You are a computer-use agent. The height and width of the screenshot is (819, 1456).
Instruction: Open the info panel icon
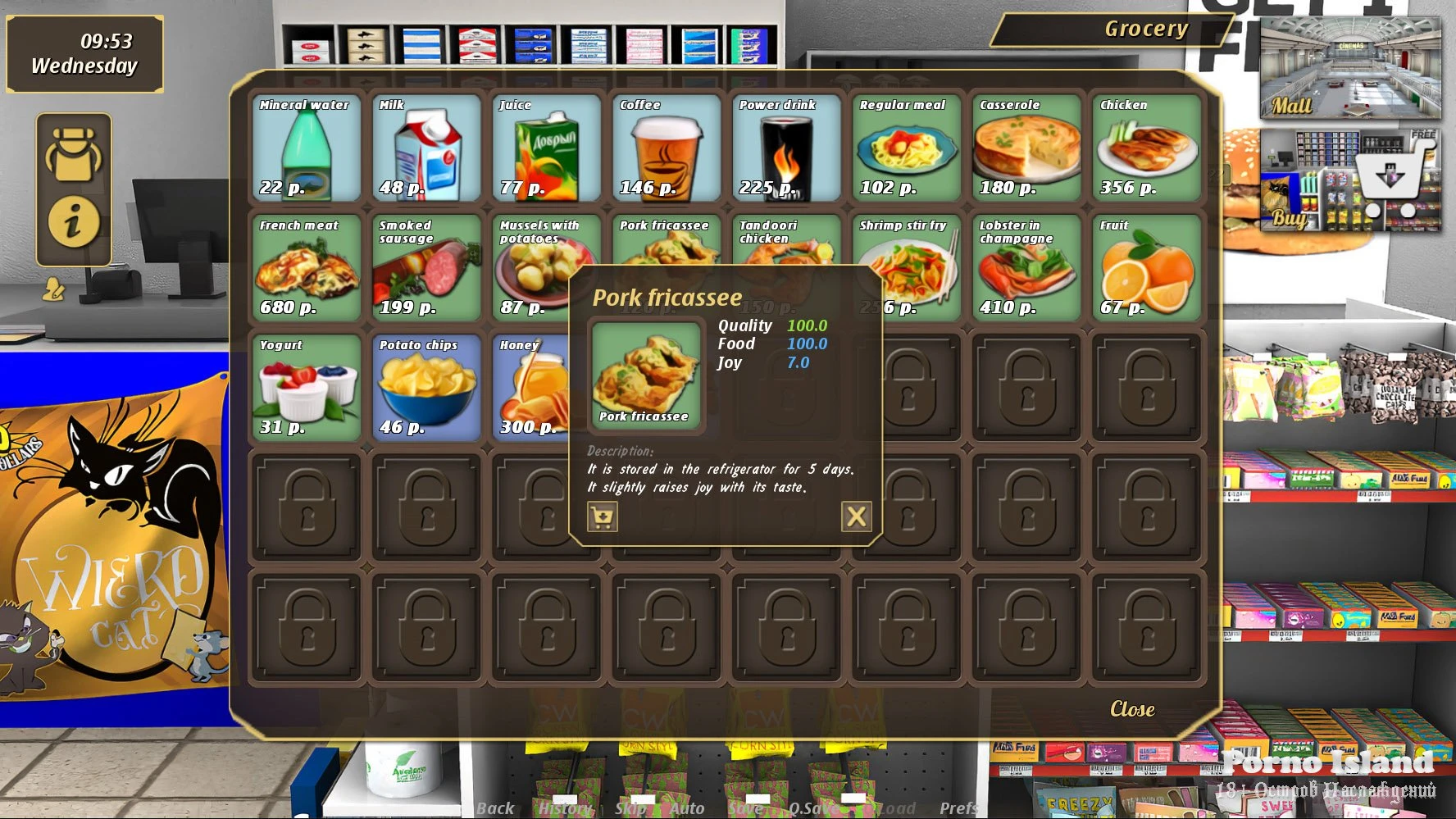coord(74,221)
